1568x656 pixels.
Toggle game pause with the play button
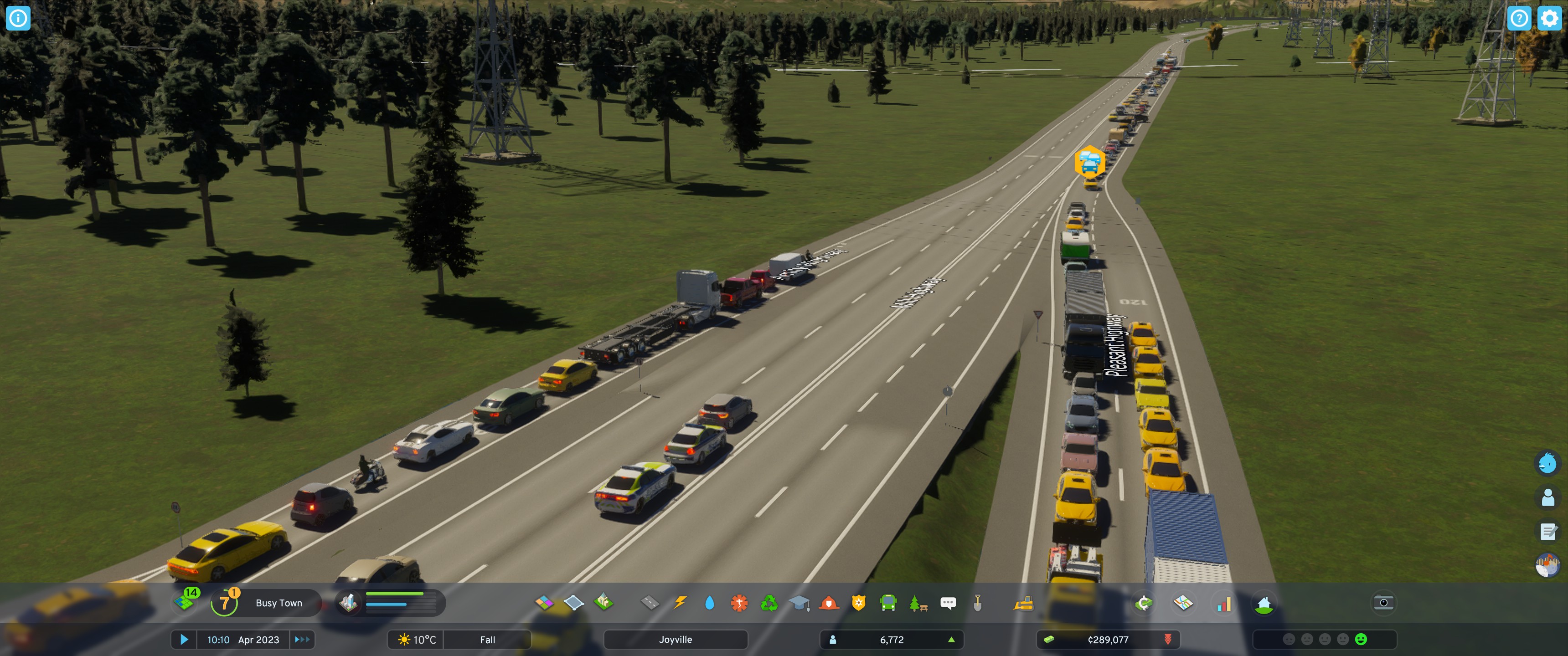click(185, 640)
